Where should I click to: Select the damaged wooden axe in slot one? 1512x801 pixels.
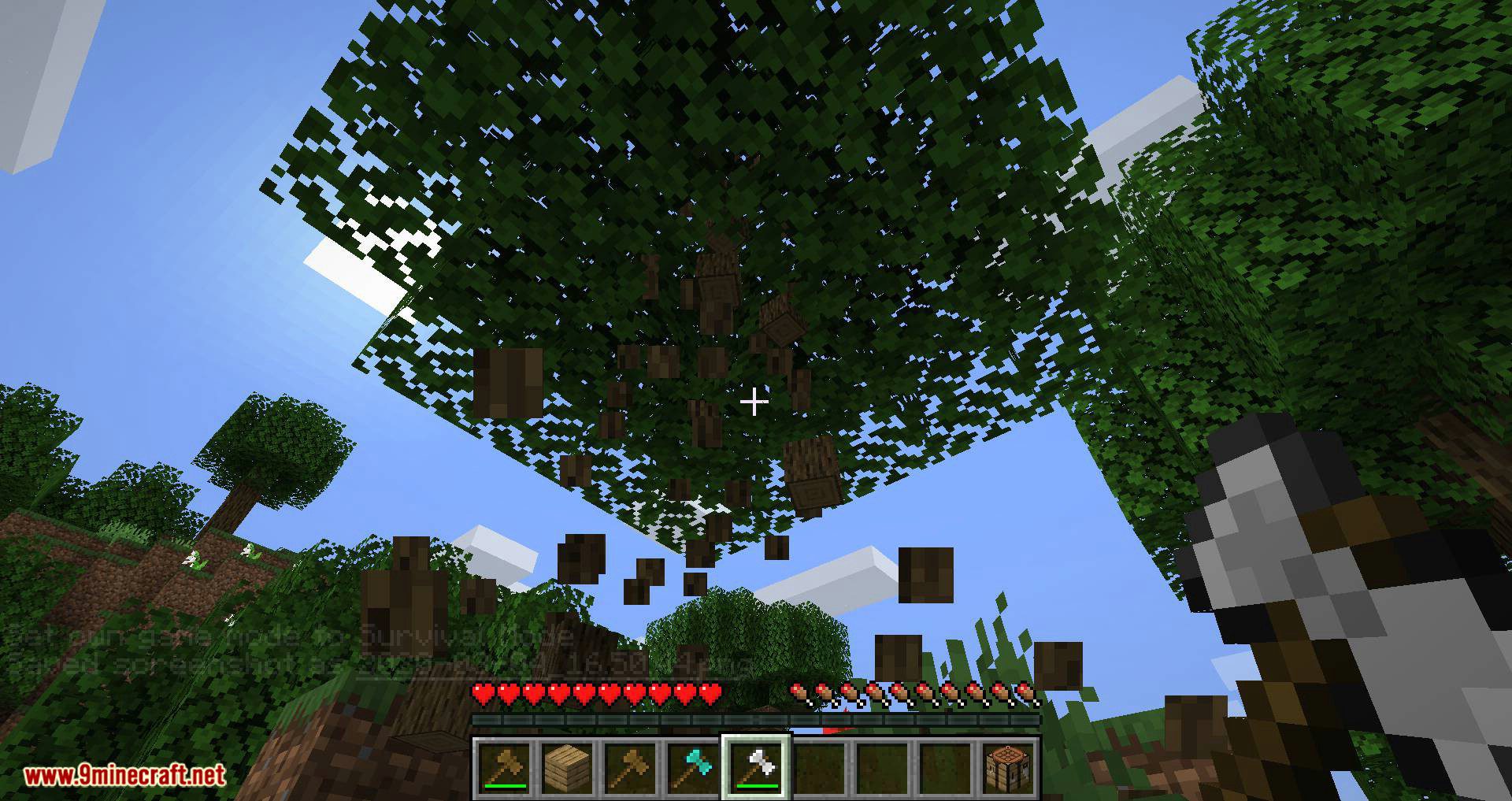[x=505, y=762]
